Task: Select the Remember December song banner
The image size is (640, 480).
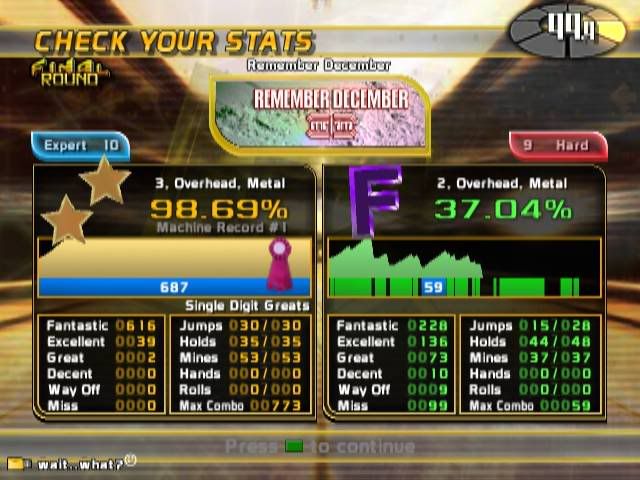Action: pos(319,112)
